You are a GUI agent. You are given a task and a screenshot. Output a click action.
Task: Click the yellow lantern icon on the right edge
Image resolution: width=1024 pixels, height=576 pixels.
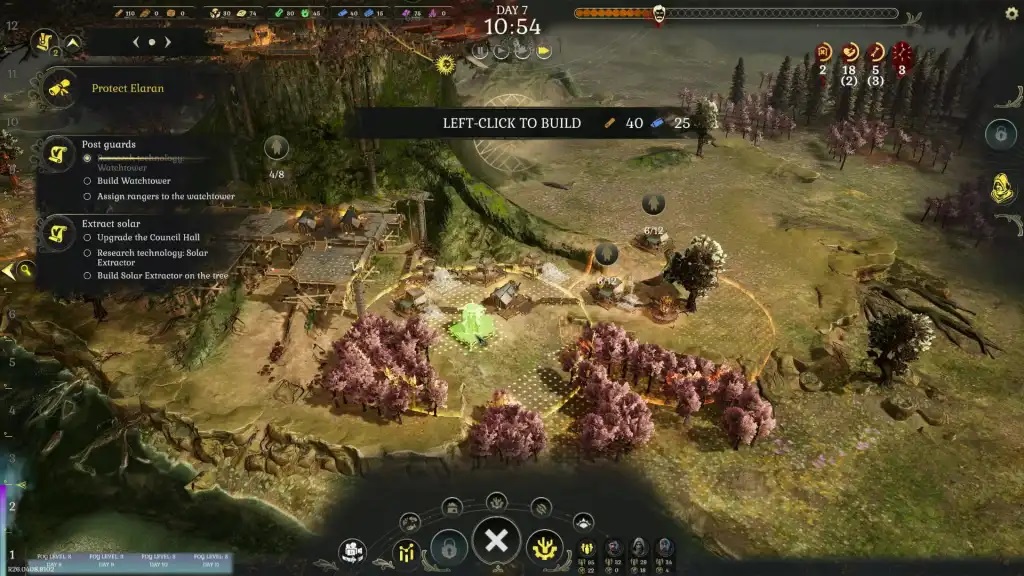pyautogui.click(x=1002, y=188)
